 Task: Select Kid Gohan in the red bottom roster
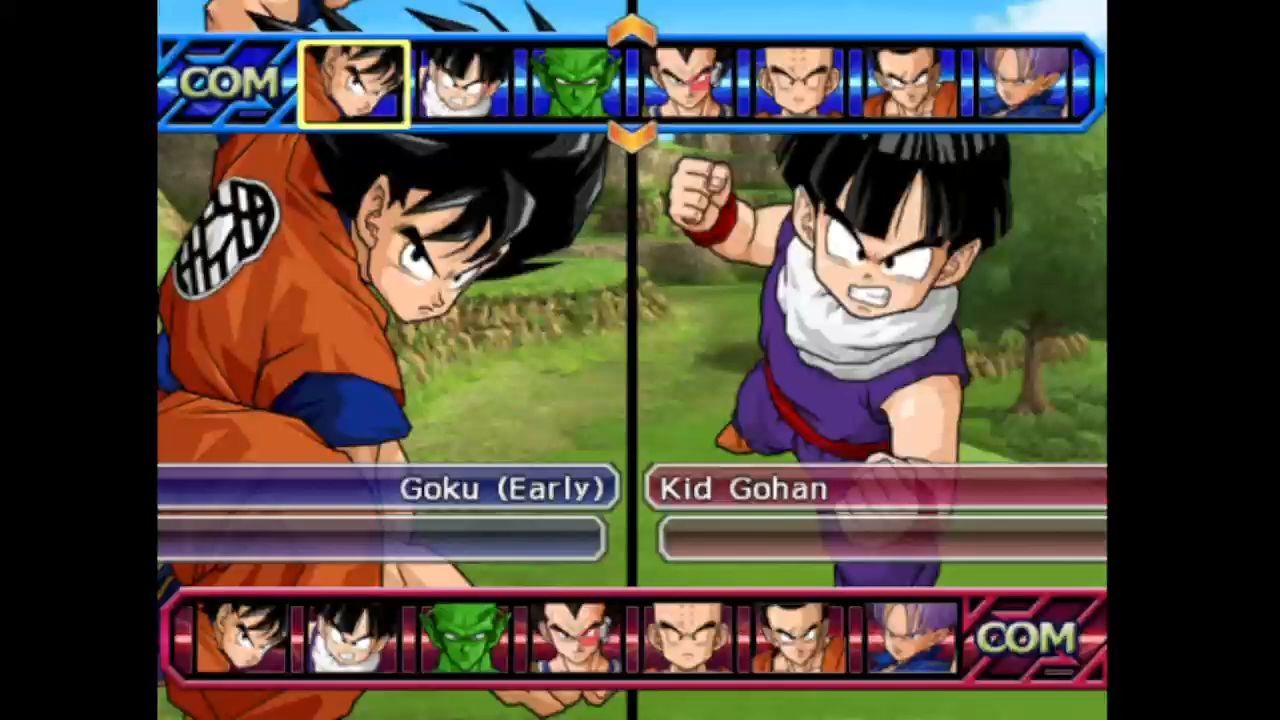pos(351,638)
